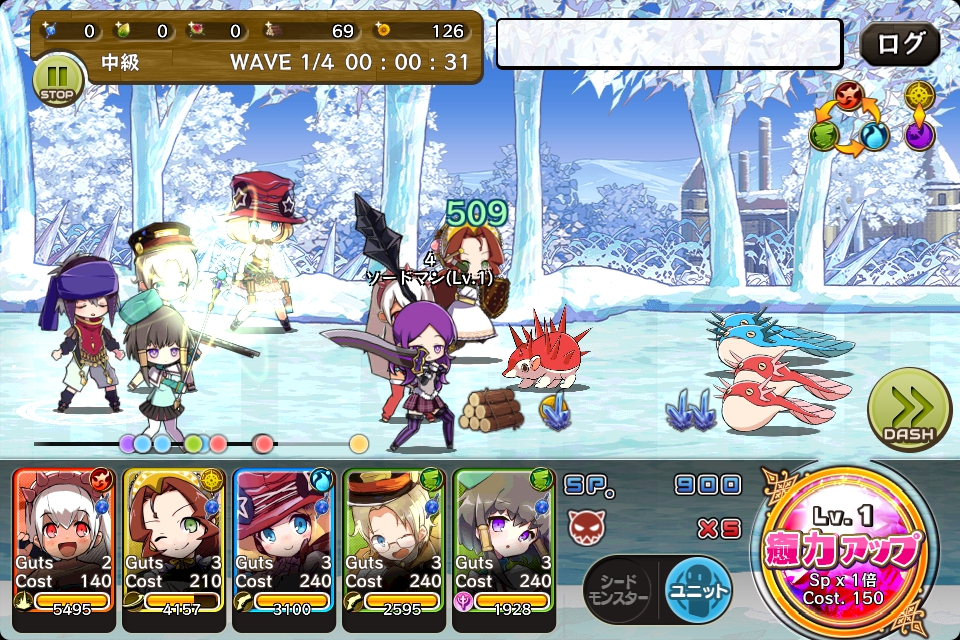Viewport: 960px width, 640px height.
Task: Open the battle log
Action: coord(899,45)
